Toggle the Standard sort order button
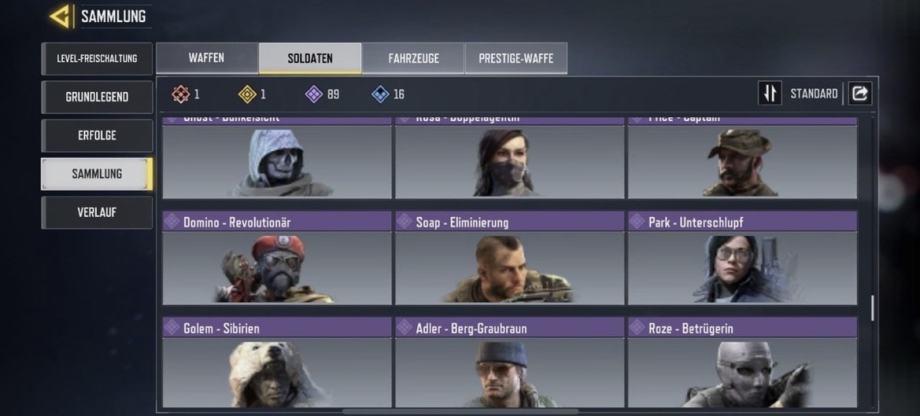This screenshot has width=920, height=416. 769,94
